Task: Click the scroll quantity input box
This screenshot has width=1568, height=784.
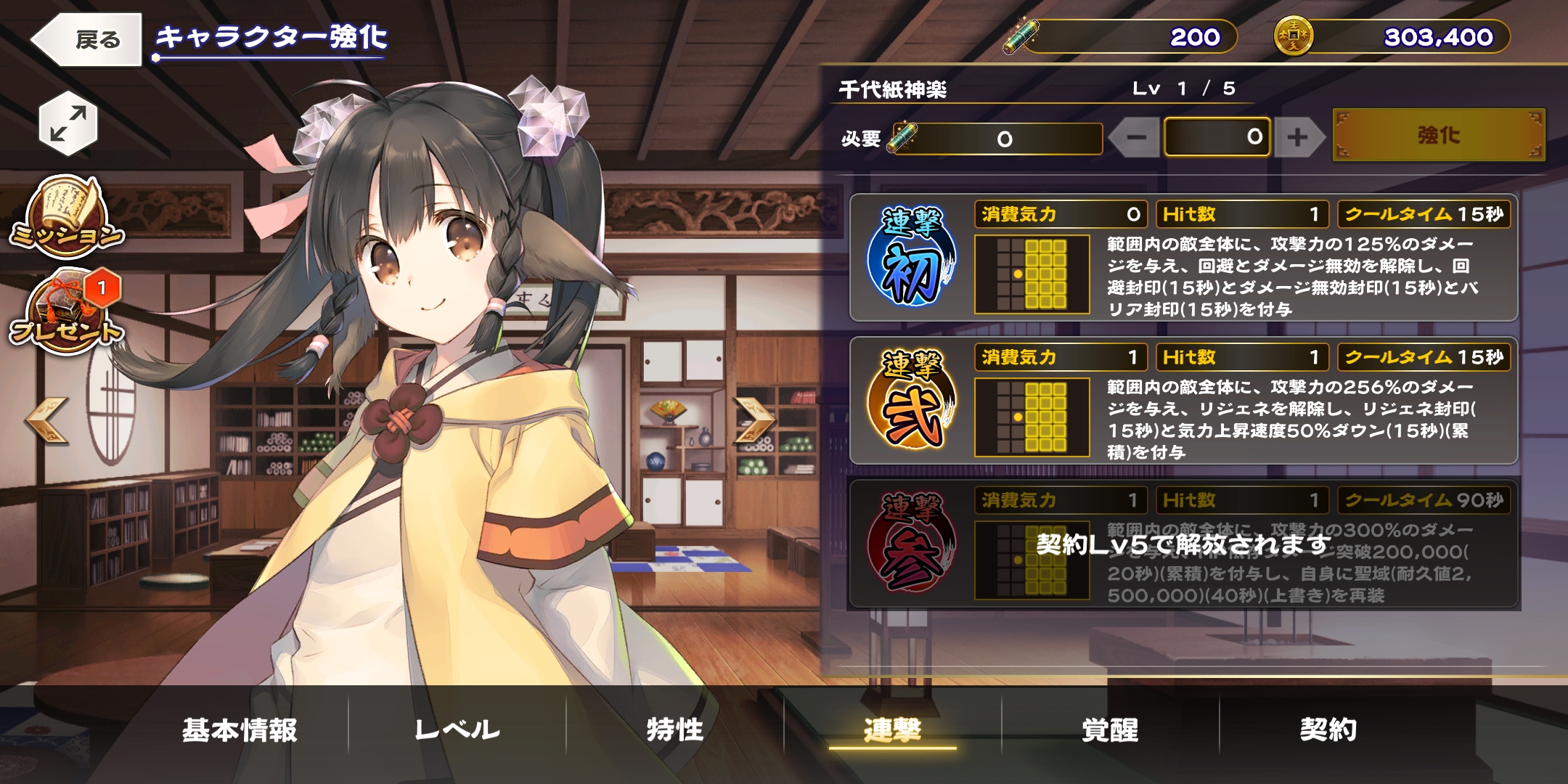Action: (x=1217, y=137)
